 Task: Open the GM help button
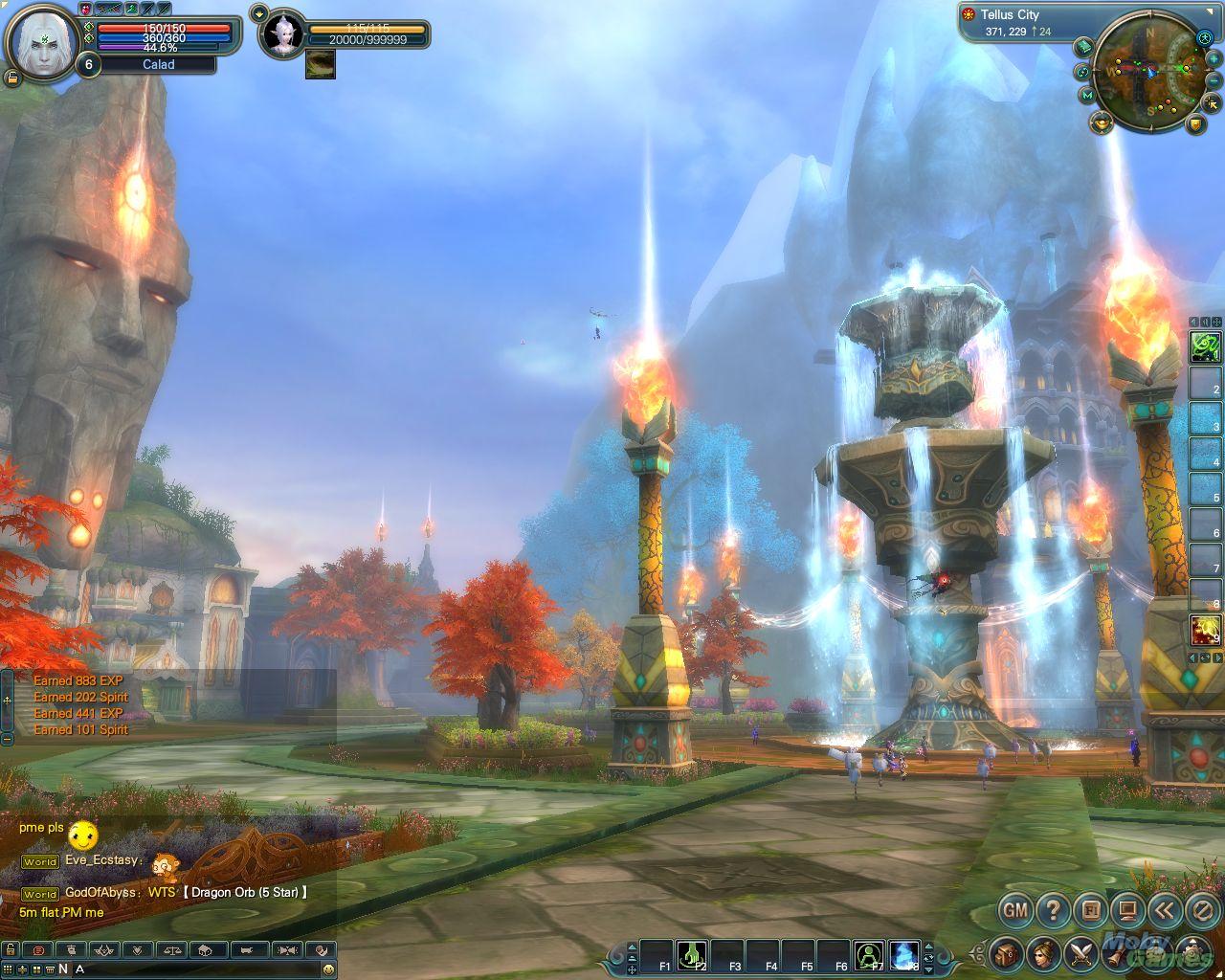click(1014, 909)
